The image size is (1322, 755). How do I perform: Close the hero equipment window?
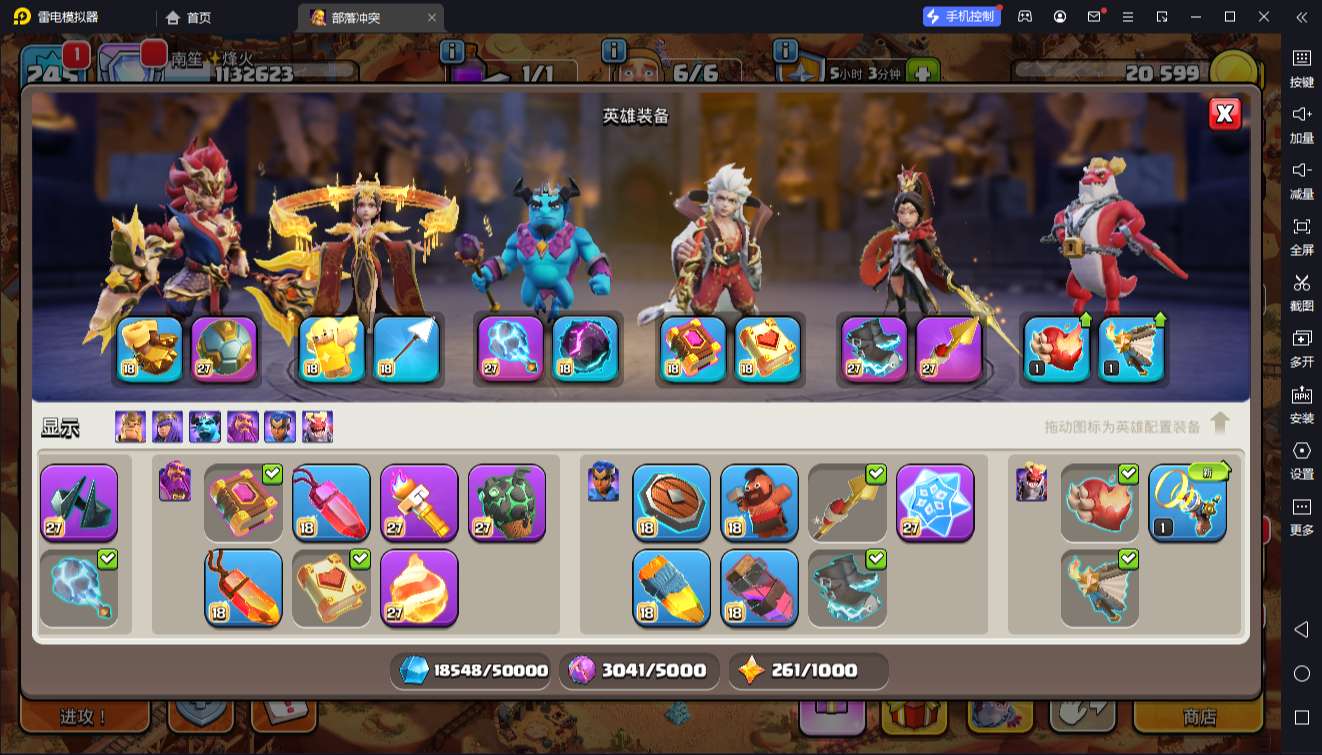pos(1224,114)
